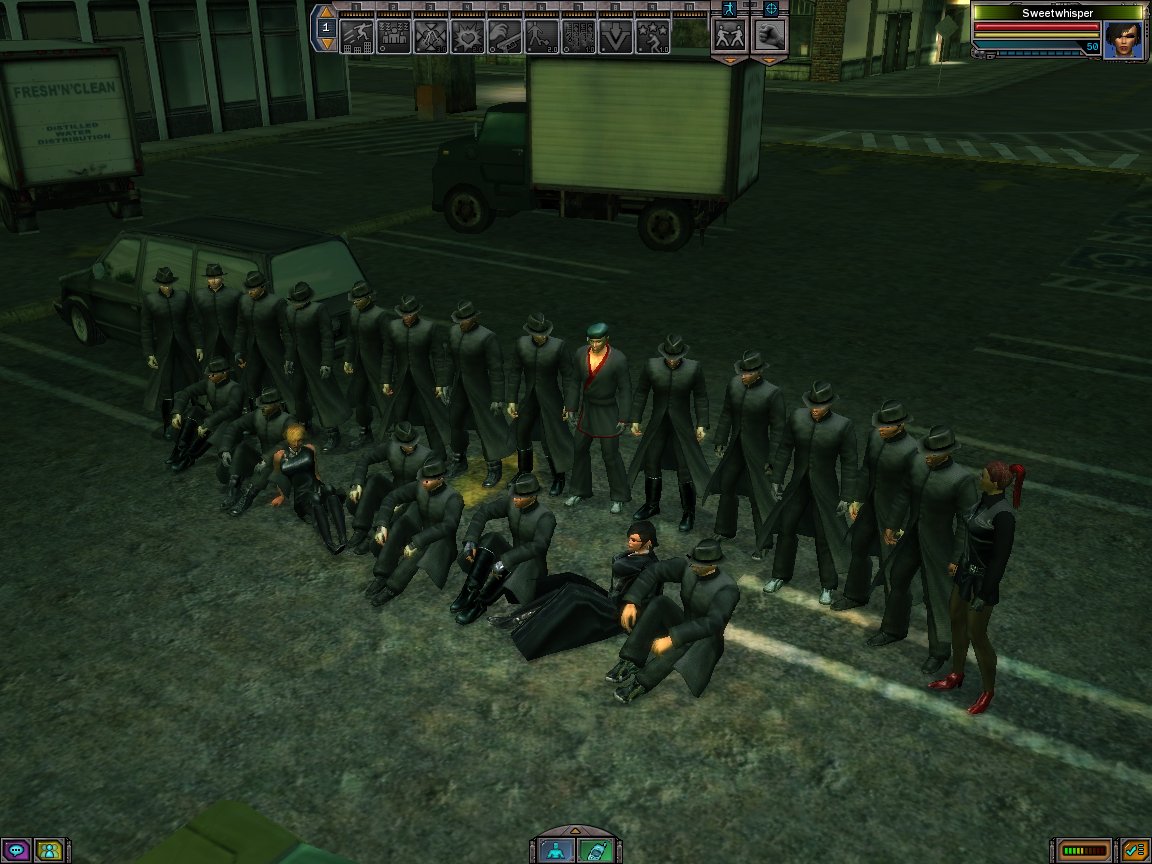1152x864 pixels.
Task: Activate the leaping figure over buildings ability
Action: (x=357, y=37)
